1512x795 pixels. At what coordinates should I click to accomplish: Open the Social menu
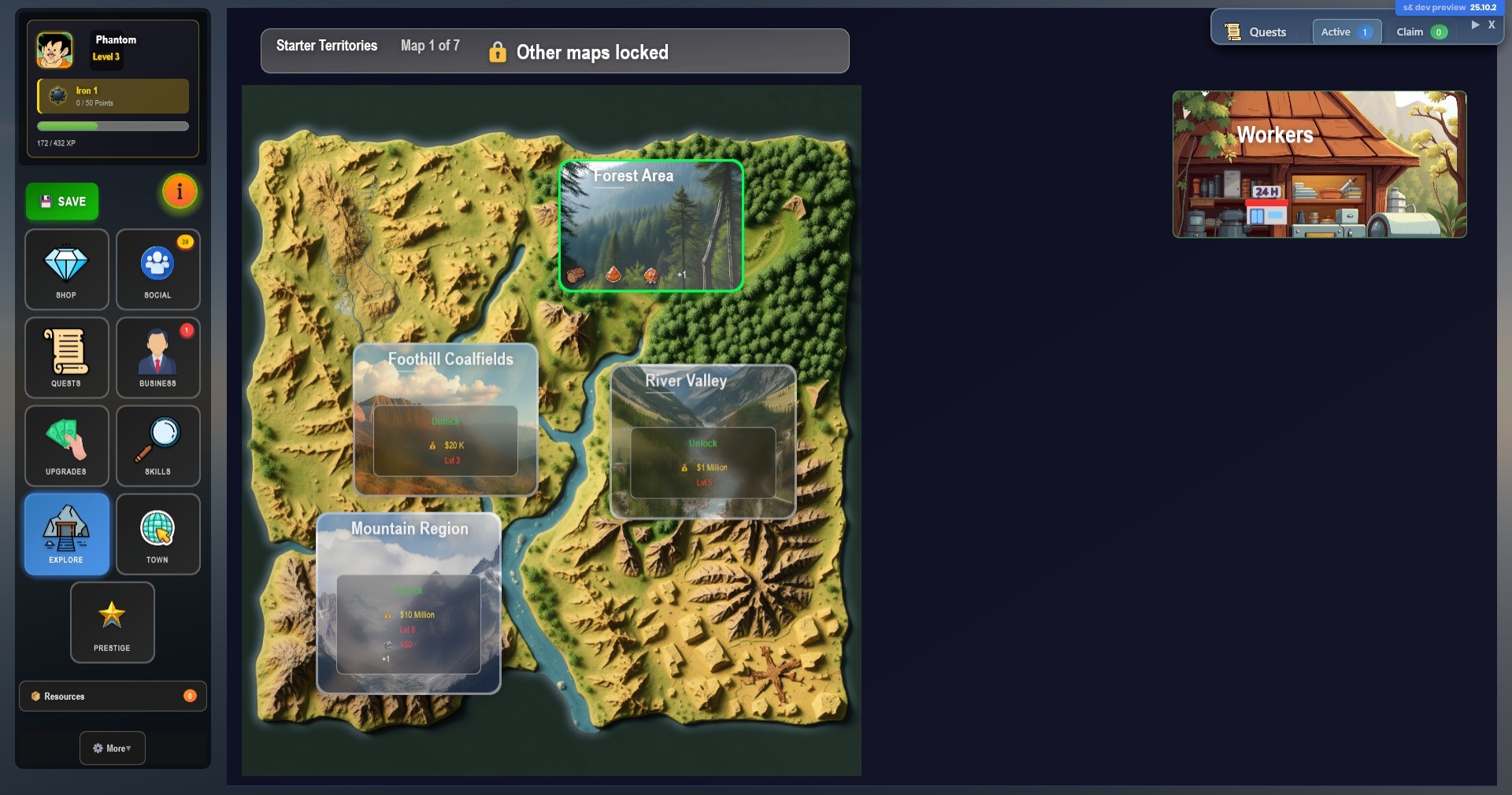[157, 269]
